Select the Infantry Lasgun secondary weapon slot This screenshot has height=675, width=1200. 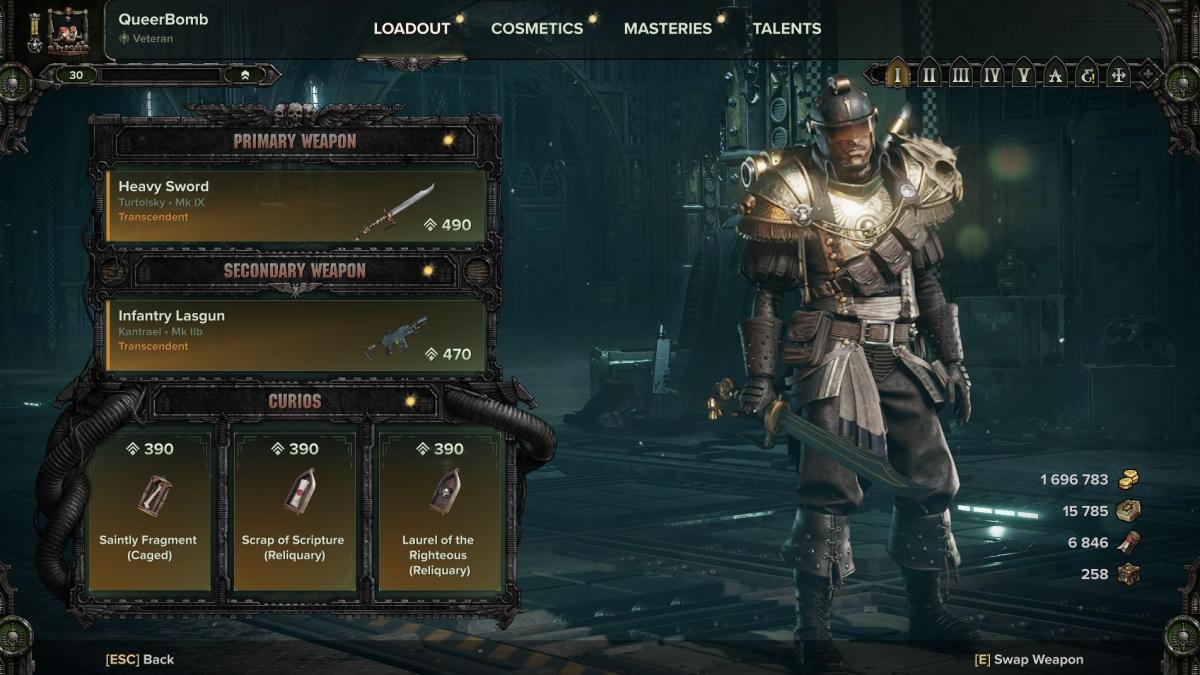[x=296, y=335]
